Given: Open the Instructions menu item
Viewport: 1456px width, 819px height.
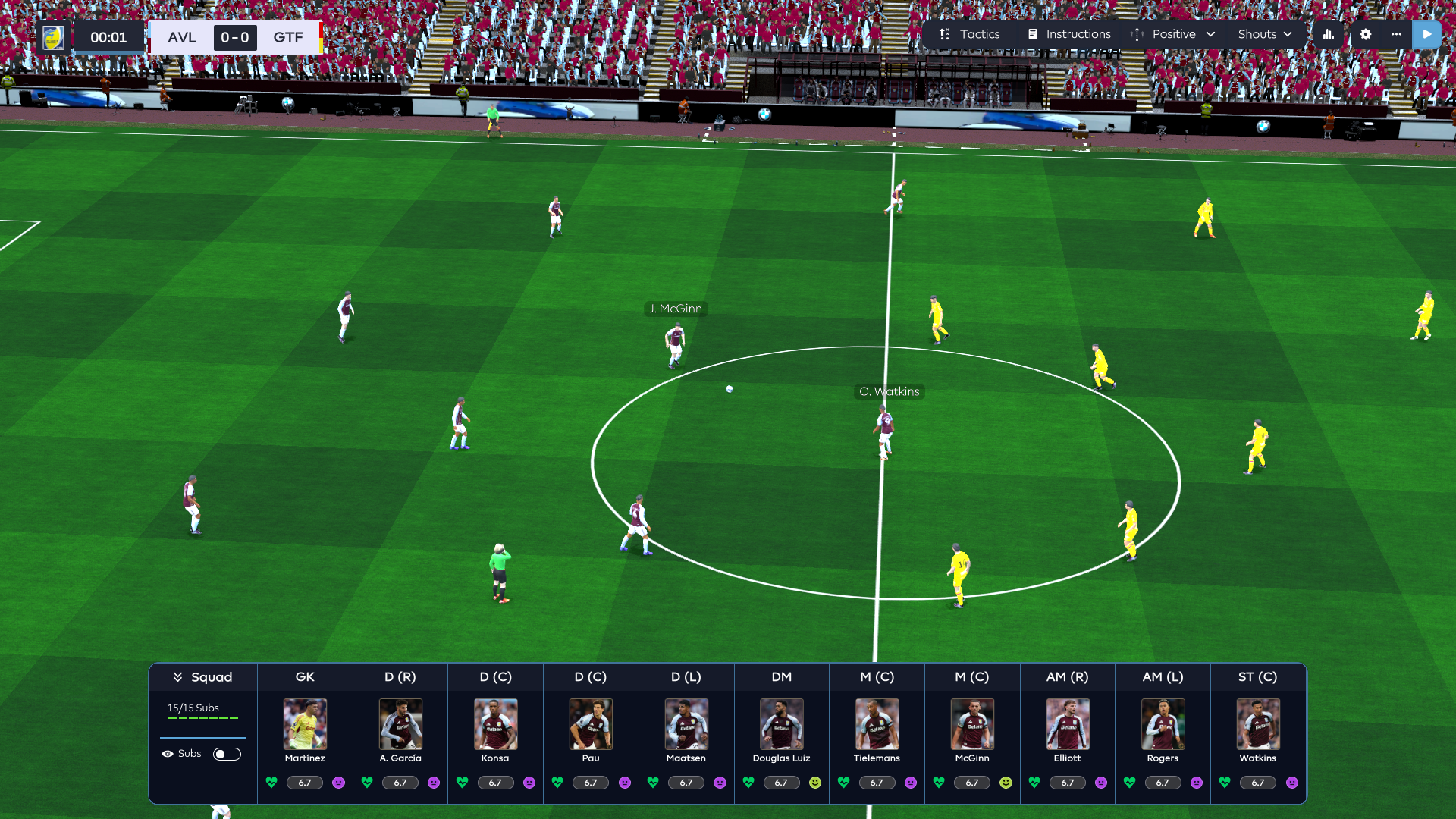Looking at the screenshot, I should 1078,34.
